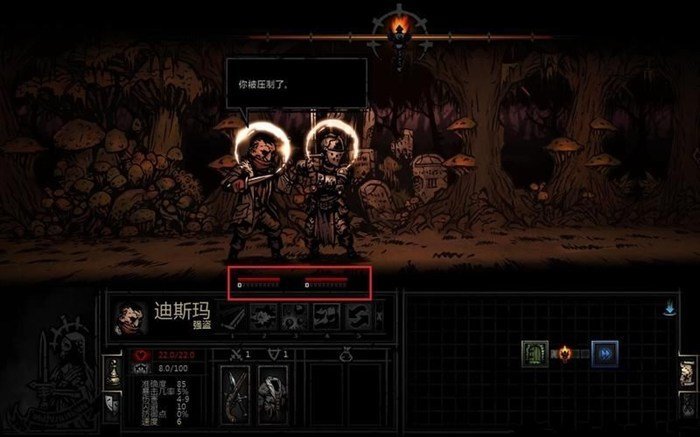The width and height of the screenshot is (700, 437).
Task: Select the crusader hero in helmet
Action: point(329,190)
